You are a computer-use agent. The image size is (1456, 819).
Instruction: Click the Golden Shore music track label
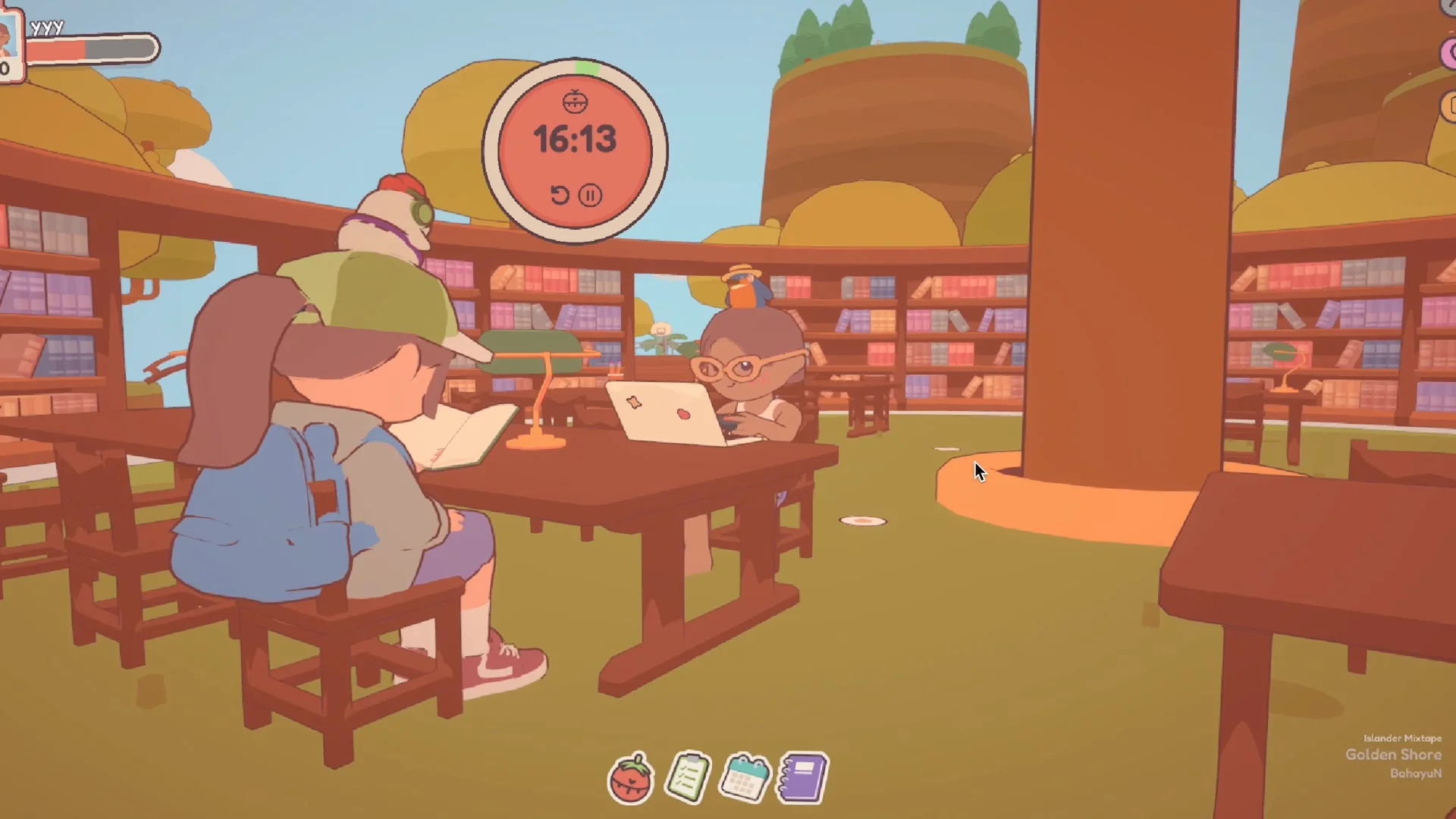(x=1393, y=755)
